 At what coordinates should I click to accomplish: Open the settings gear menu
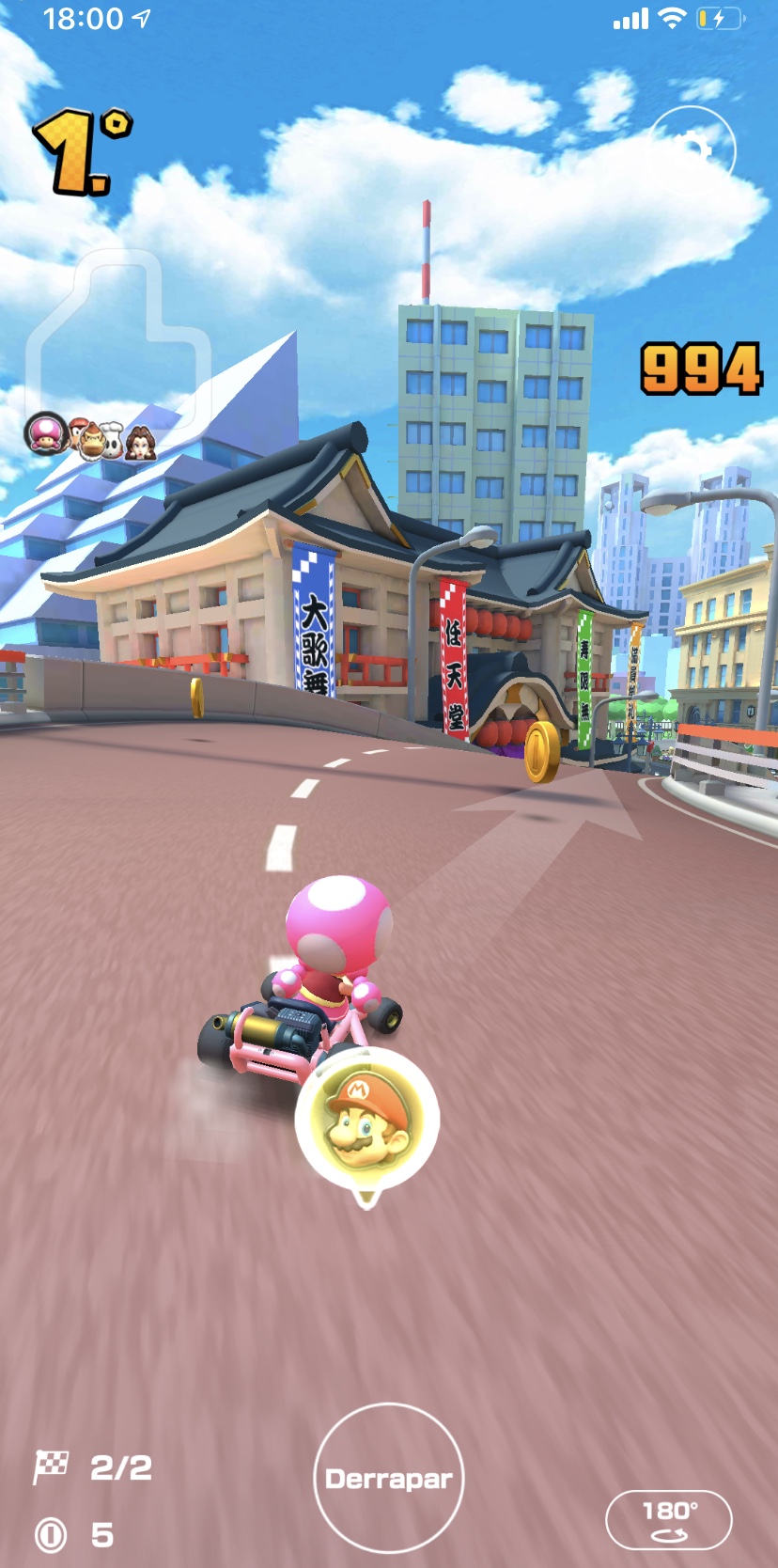692,150
